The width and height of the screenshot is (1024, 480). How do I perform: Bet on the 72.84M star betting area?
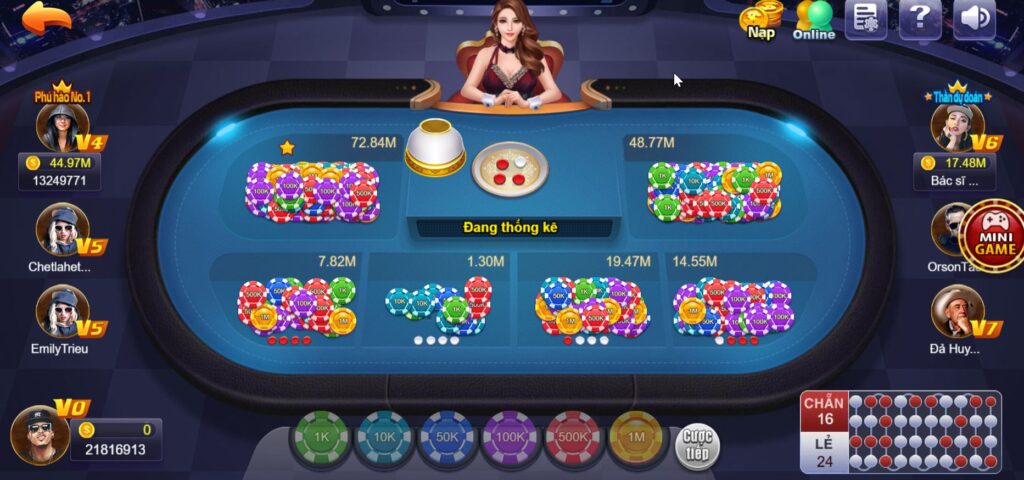(x=315, y=185)
